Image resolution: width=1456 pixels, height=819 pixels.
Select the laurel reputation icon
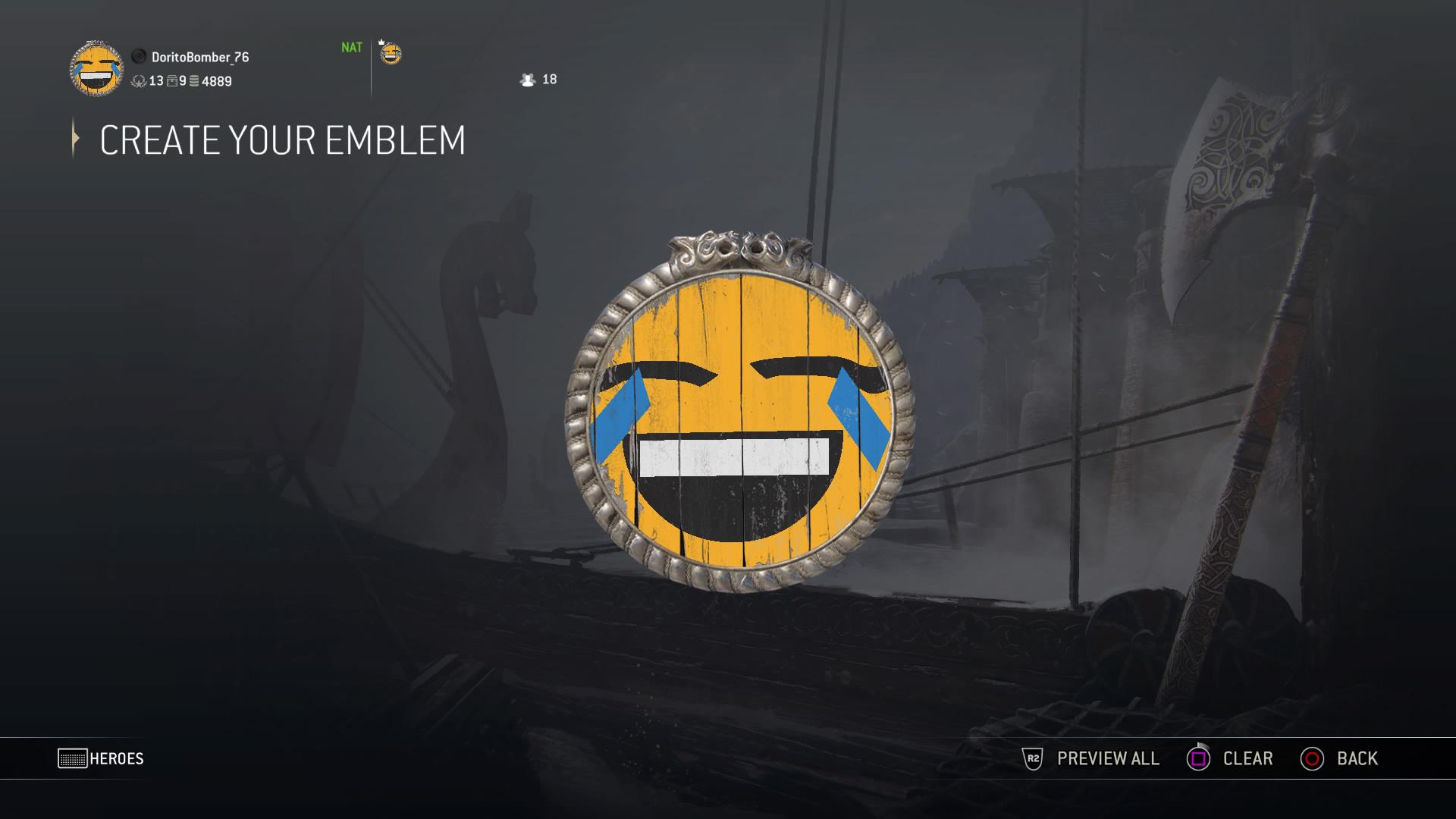coord(140,81)
